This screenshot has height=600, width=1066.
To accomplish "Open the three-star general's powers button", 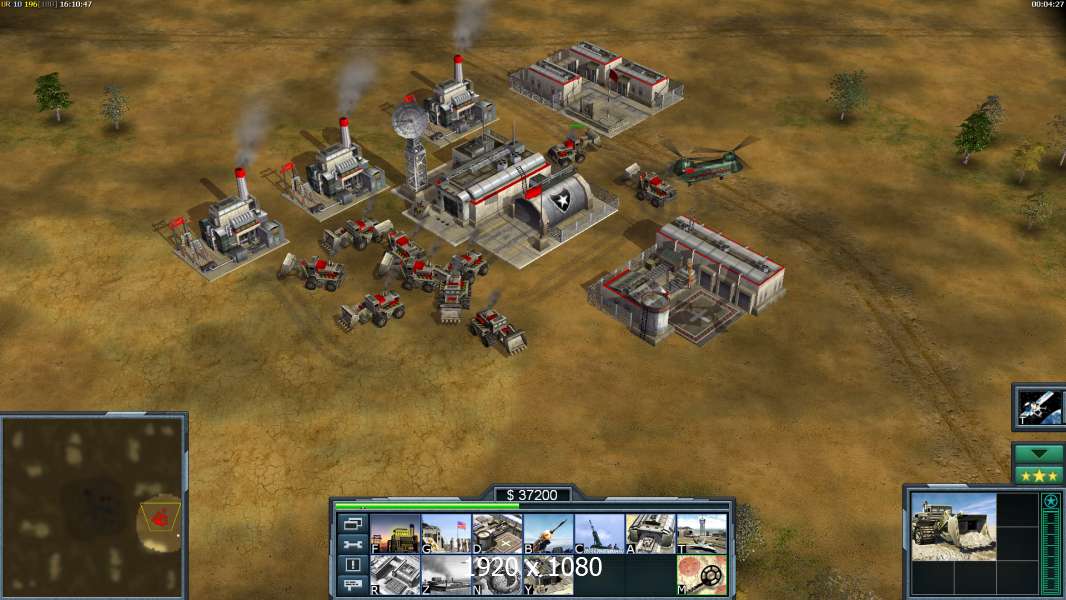I will pyautogui.click(x=1038, y=475).
